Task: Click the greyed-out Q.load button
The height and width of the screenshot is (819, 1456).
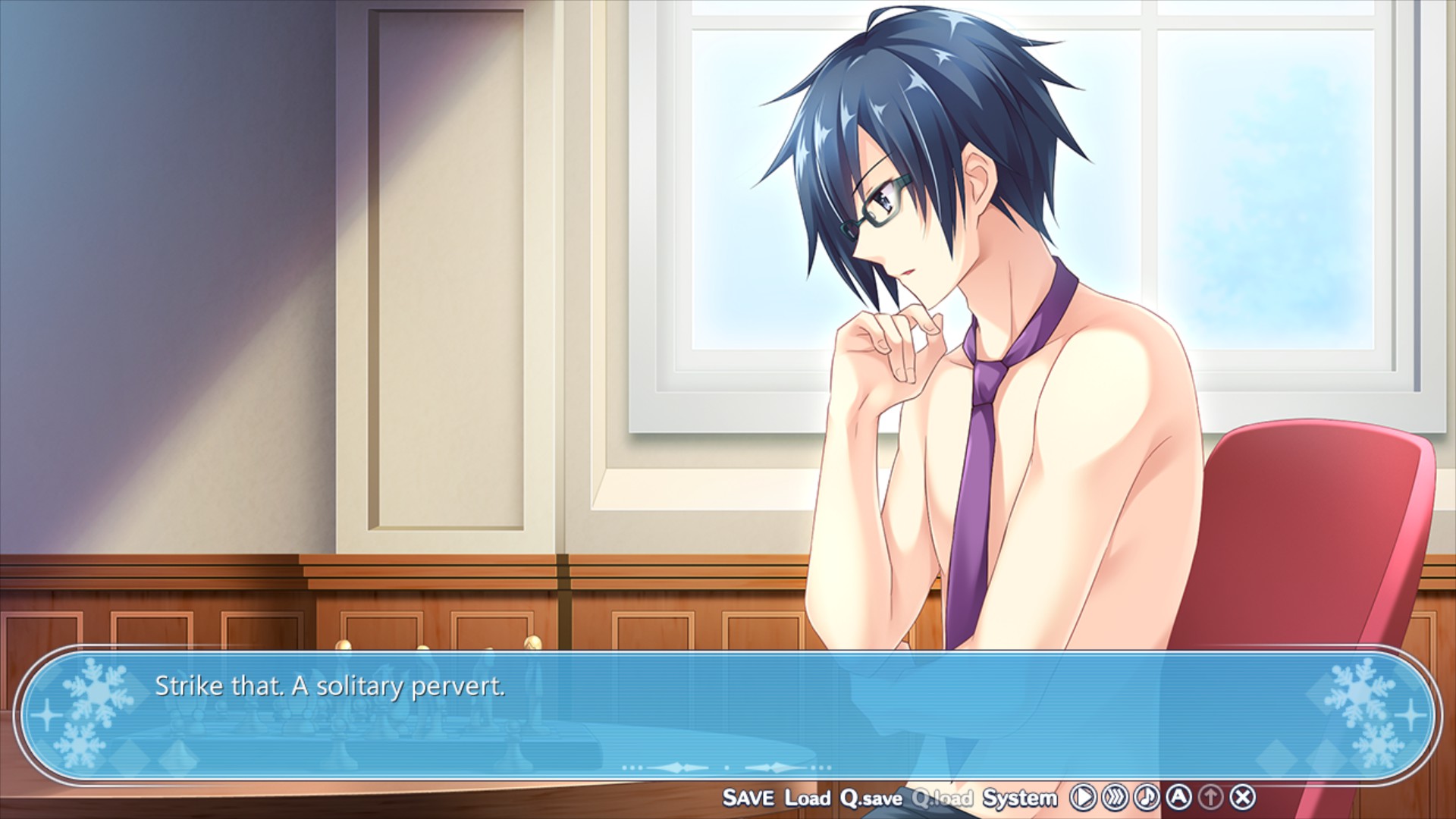Action: click(942, 798)
